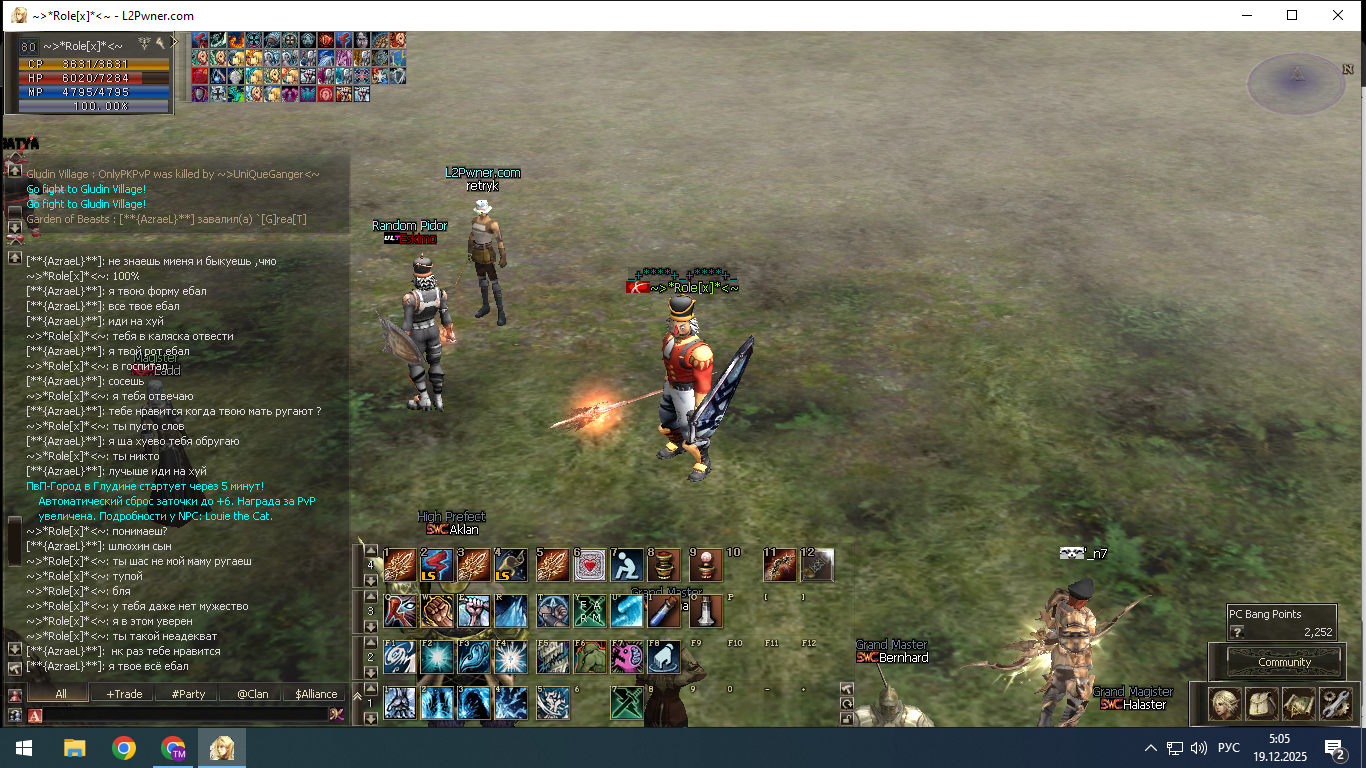Open the Community board
The height and width of the screenshot is (768, 1366).
click(x=1284, y=662)
